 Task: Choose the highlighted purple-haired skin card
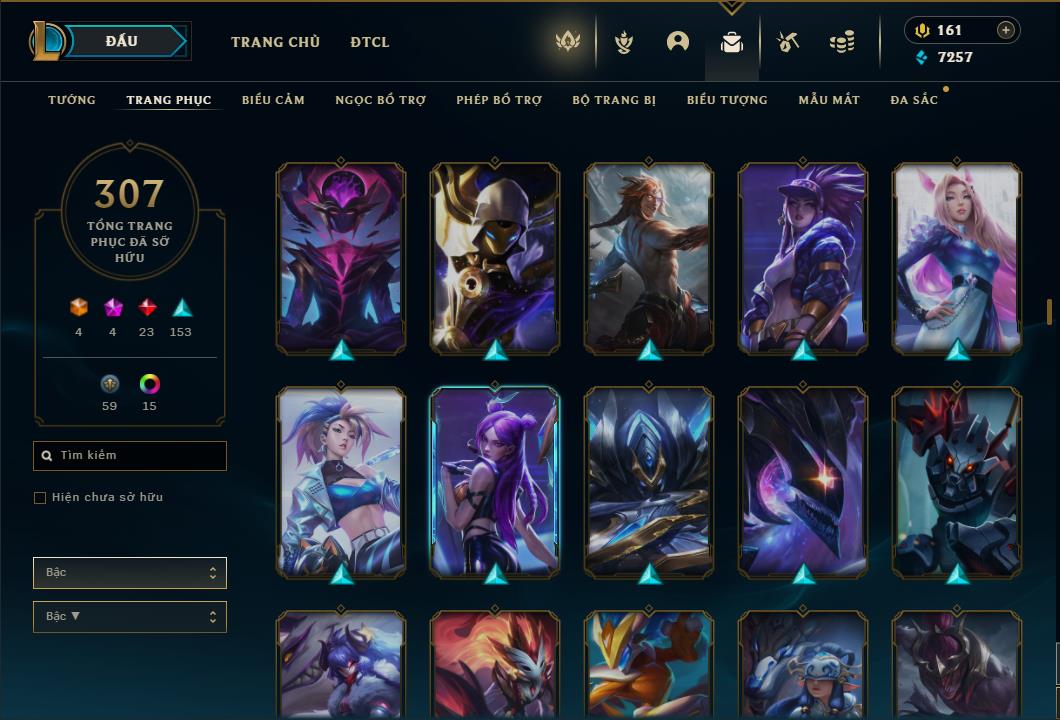coord(495,482)
